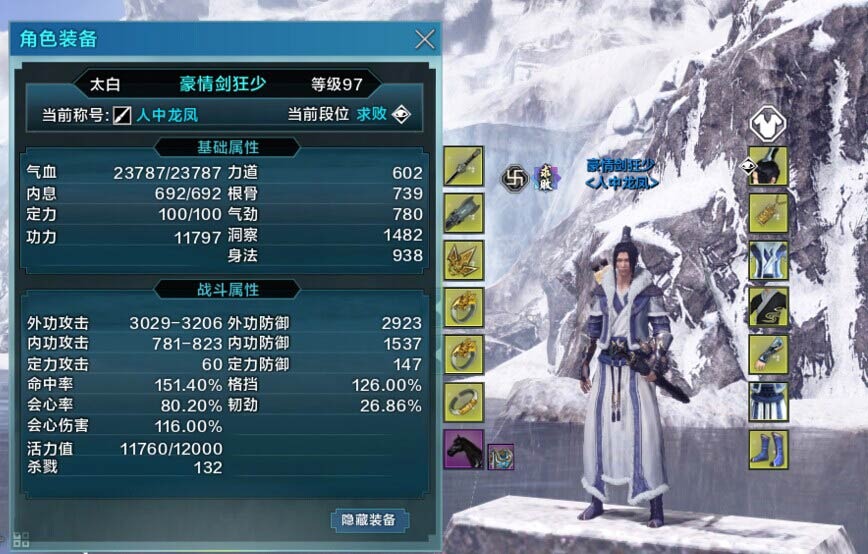Select the blue-green wrist guard slot
The height and width of the screenshot is (554, 868).
[x=768, y=355]
